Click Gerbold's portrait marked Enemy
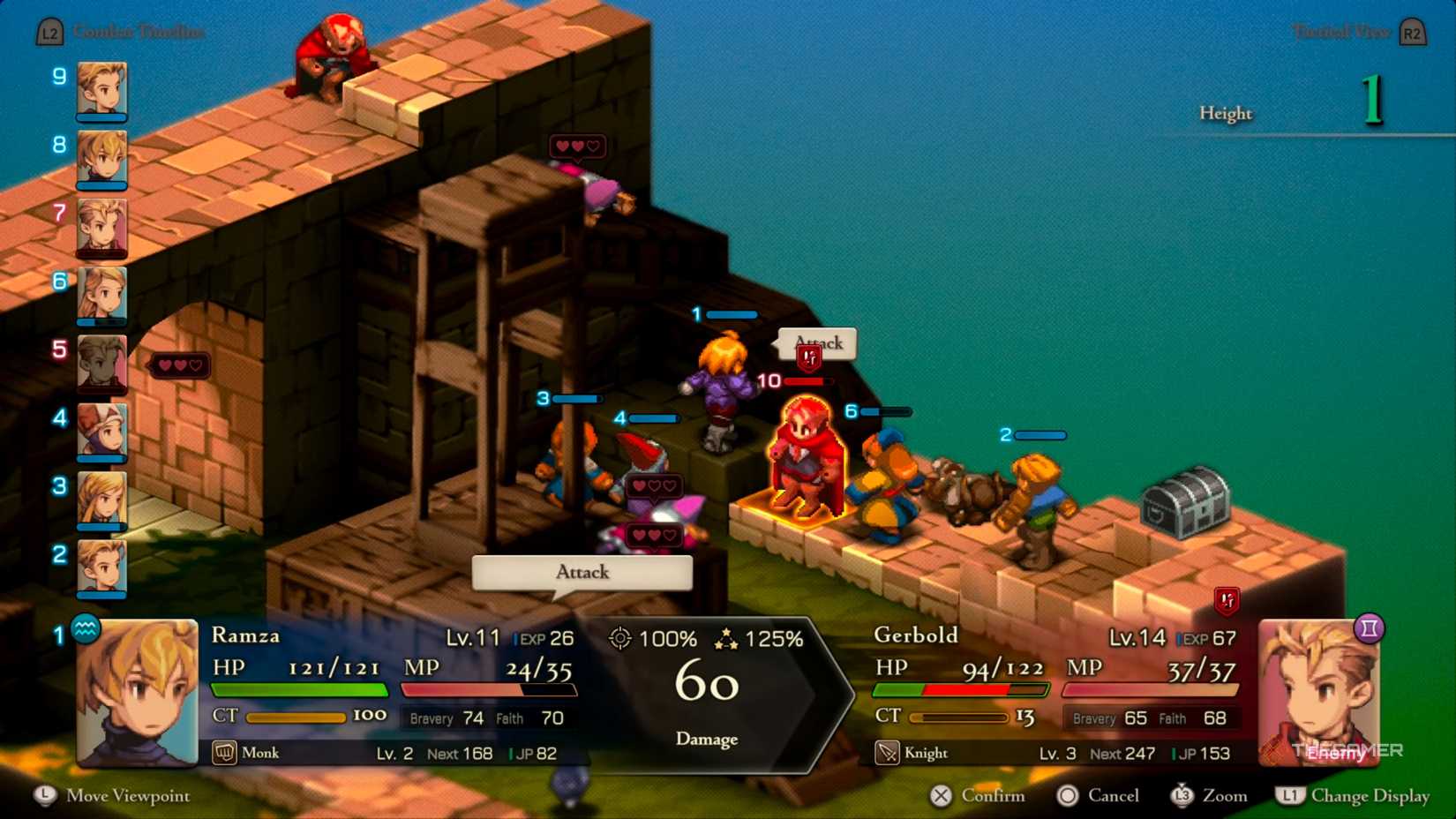Screen dimensions: 1456x819 click(1320, 691)
